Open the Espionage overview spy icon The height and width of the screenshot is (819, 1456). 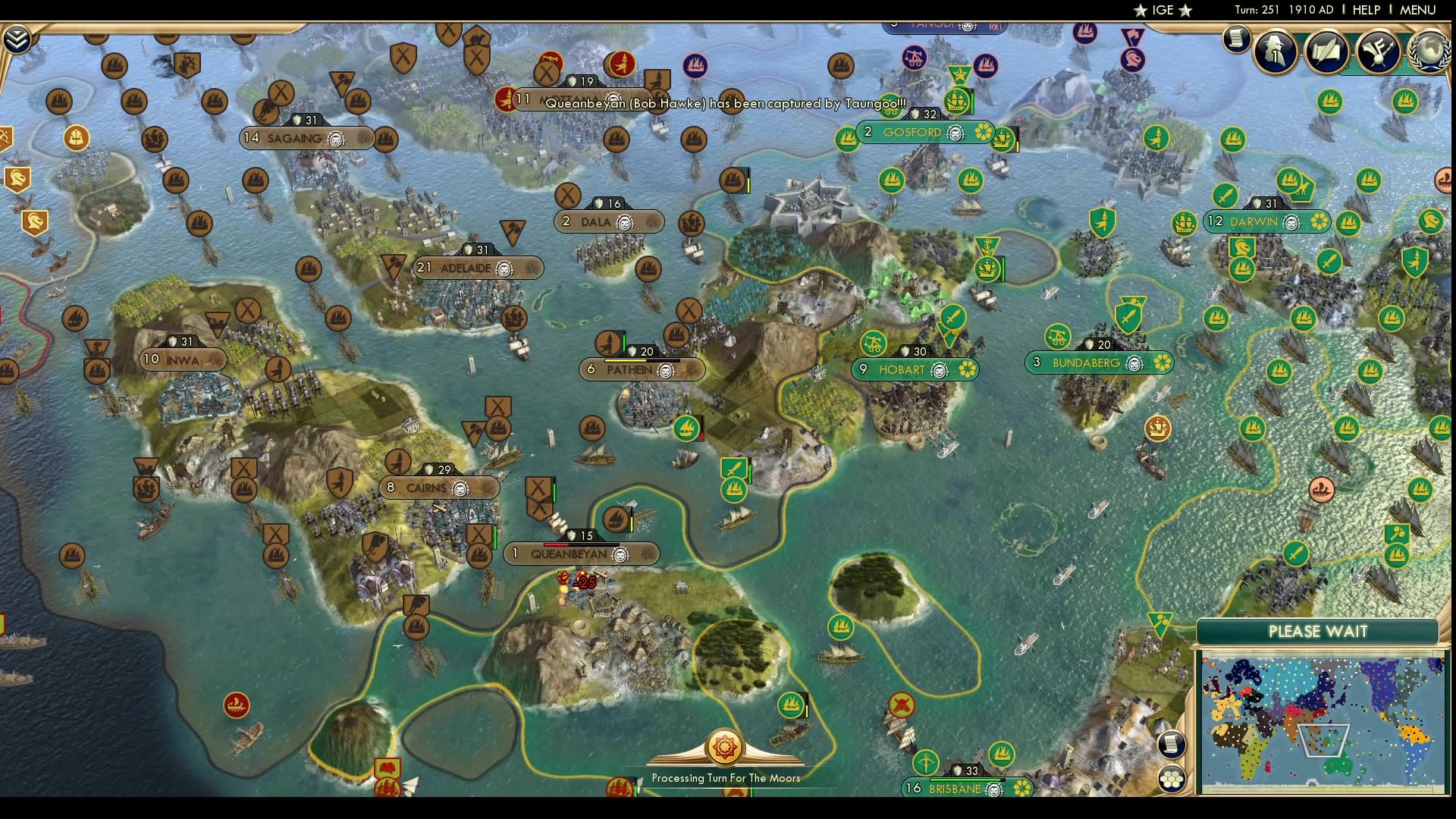1276,52
